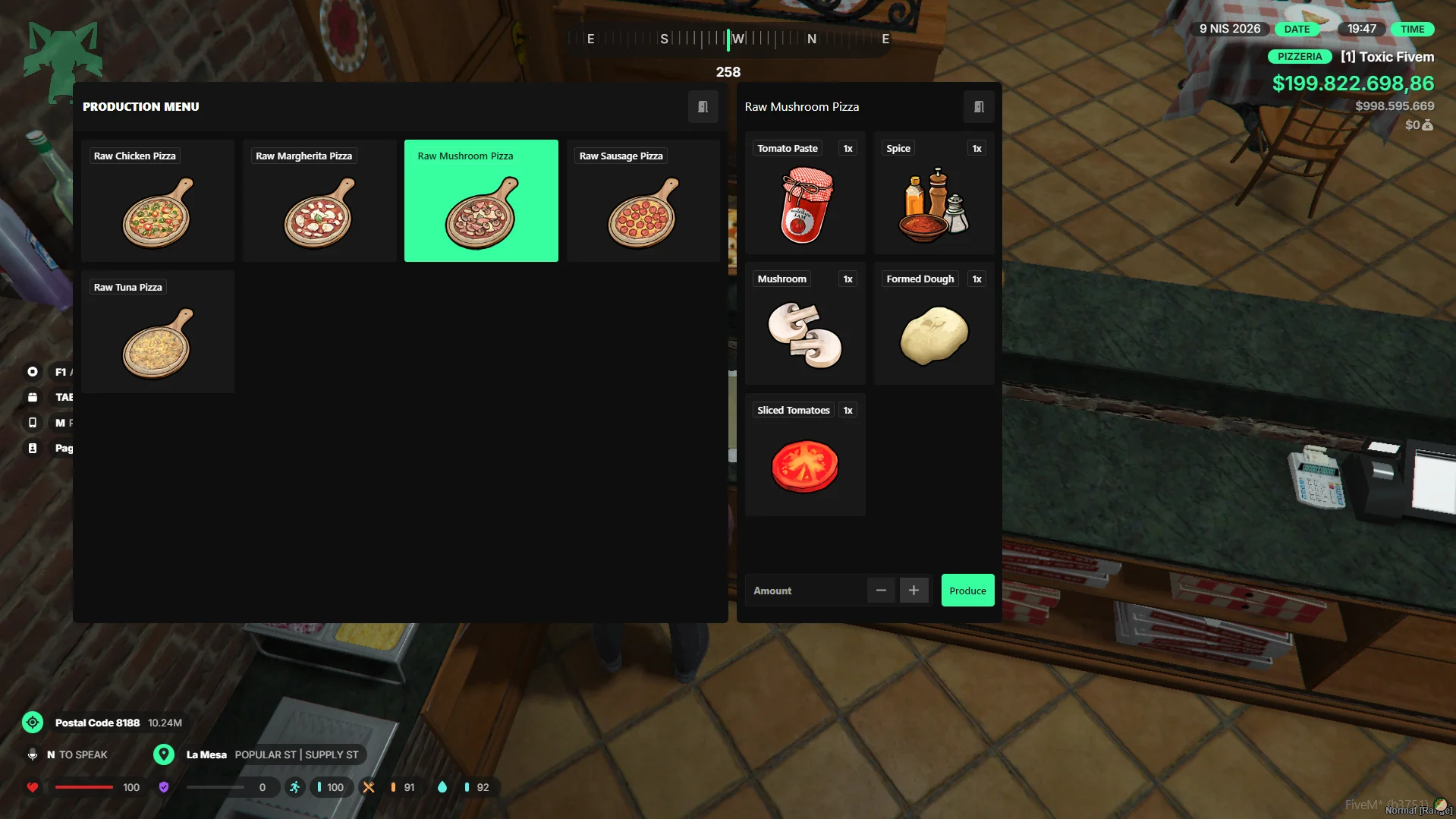Increase the production amount with plus

click(x=914, y=591)
